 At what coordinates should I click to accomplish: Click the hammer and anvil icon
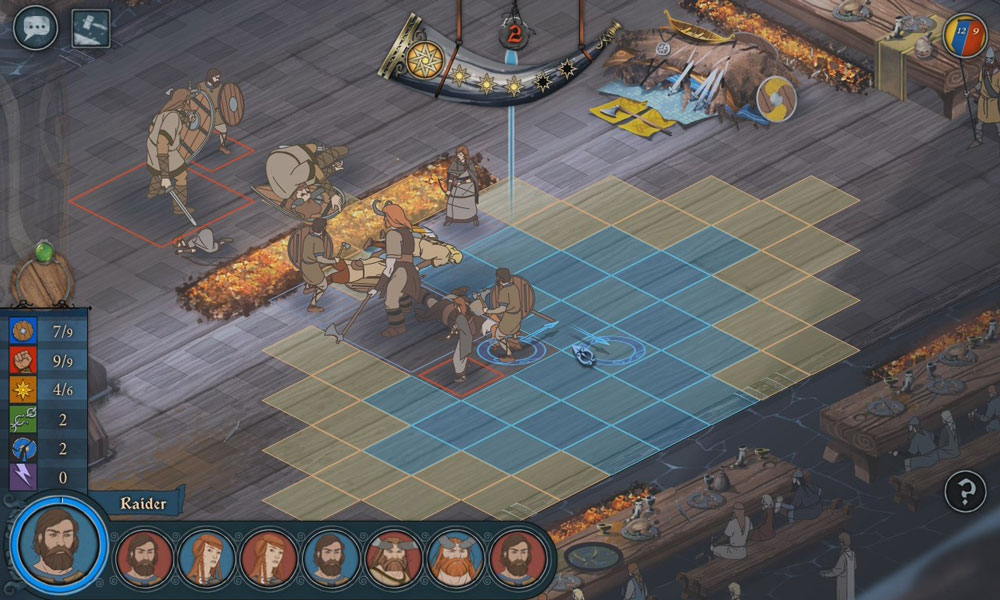(91, 28)
